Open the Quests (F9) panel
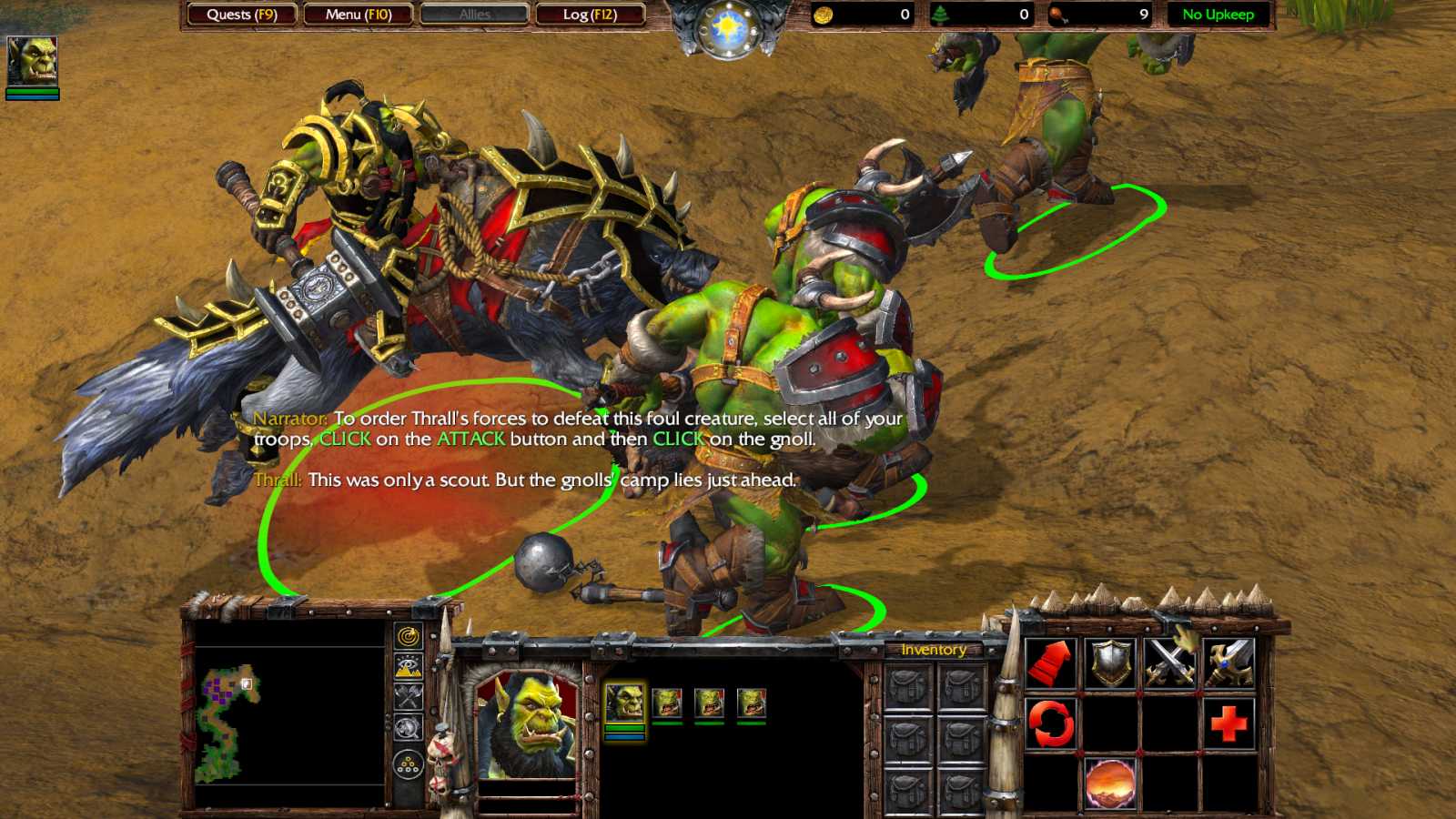Viewport: 1456px width, 819px height. coord(242,15)
